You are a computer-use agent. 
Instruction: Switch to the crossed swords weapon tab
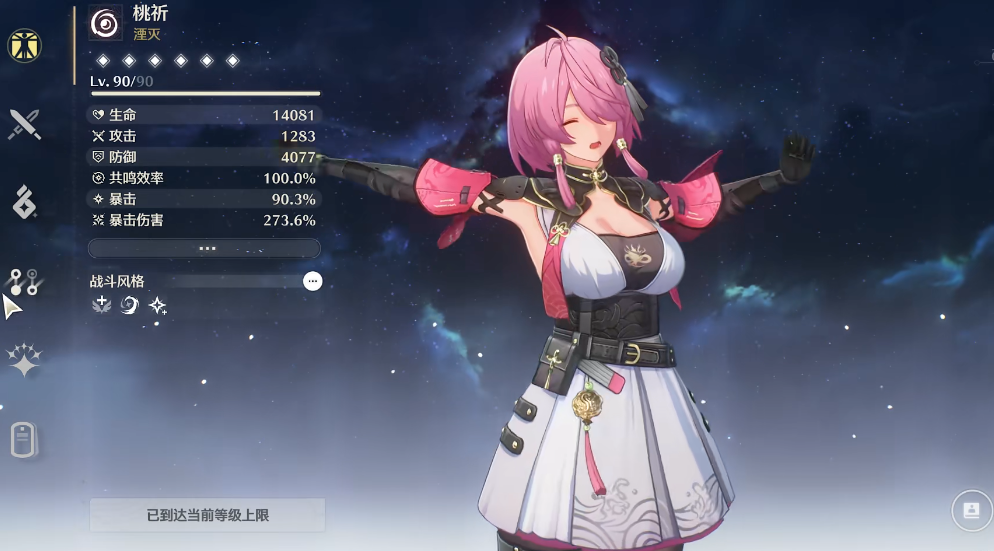[24, 124]
